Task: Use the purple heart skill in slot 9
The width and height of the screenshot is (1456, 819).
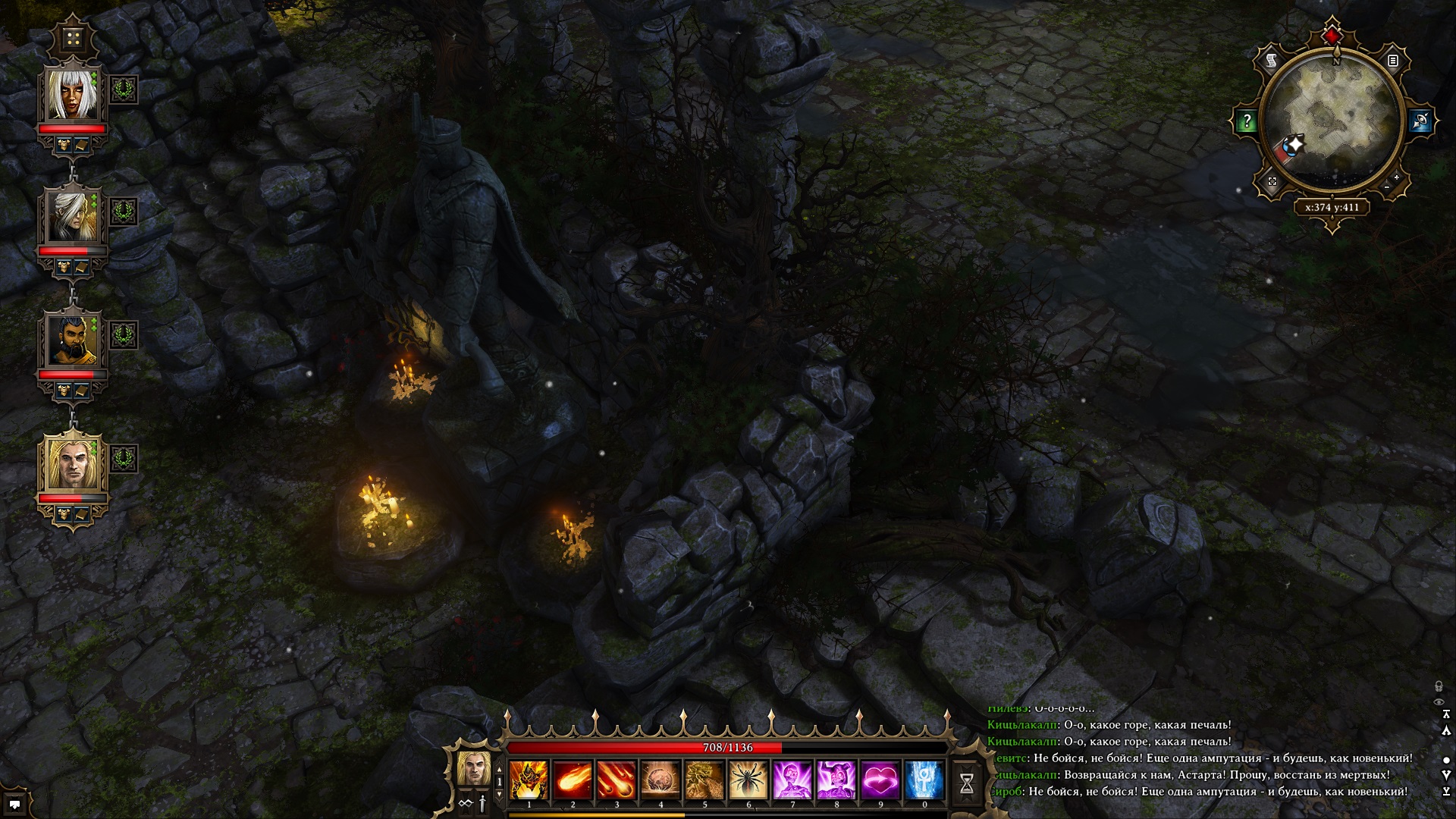Action: pos(880,780)
